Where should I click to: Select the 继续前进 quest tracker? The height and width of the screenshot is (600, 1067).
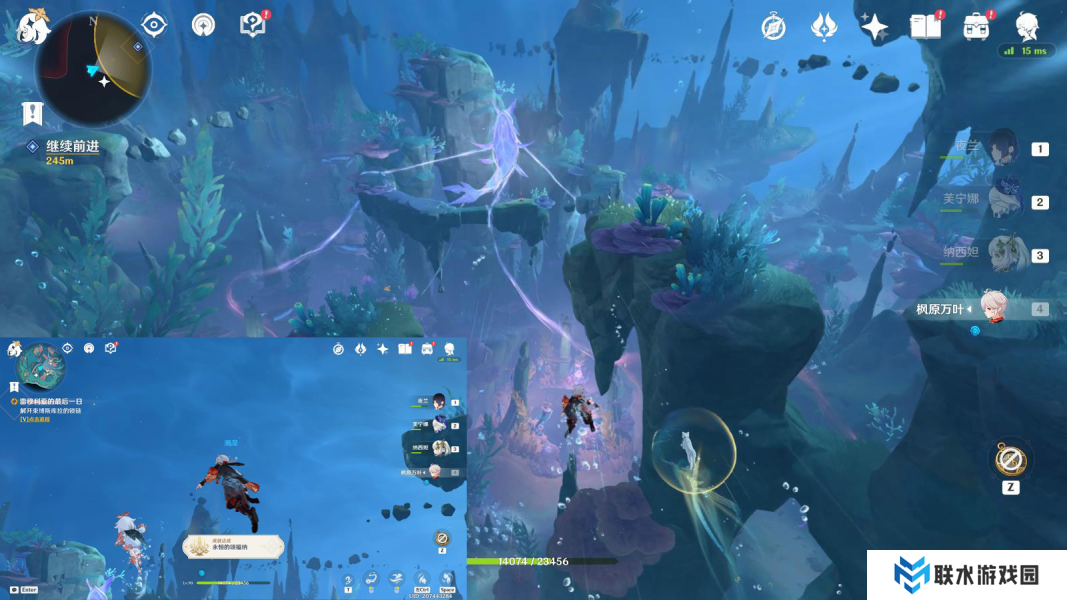tap(72, 147)
